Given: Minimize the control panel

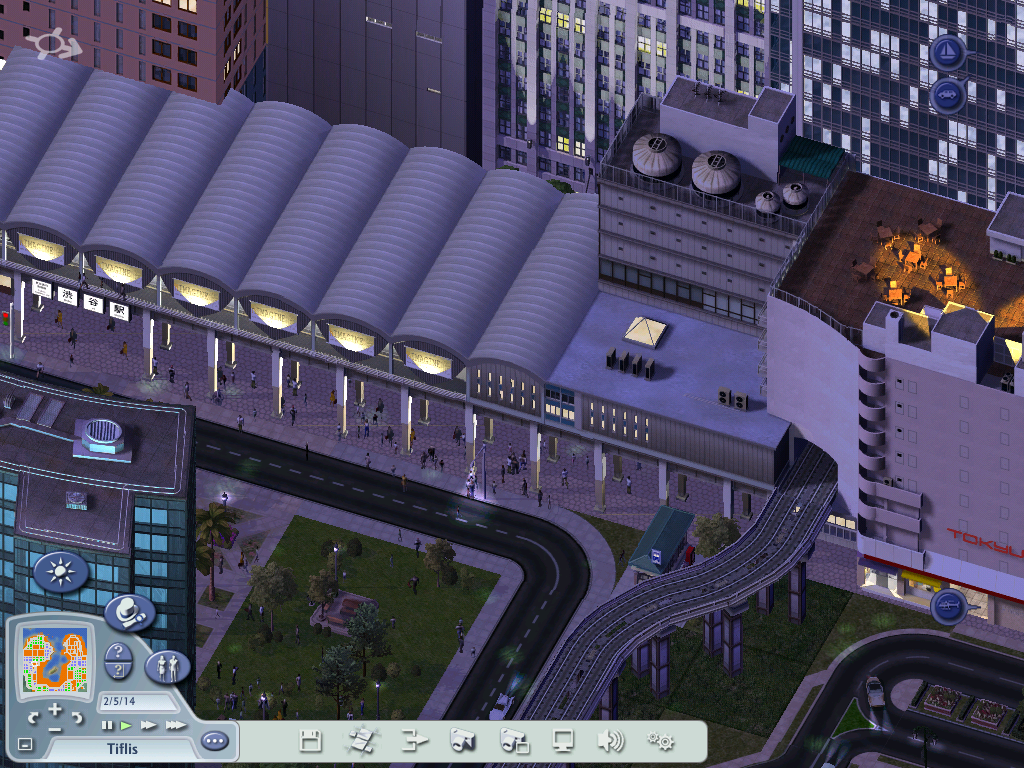Looking at the screenshot, I should pyautogui.click(x=25, y=745).
